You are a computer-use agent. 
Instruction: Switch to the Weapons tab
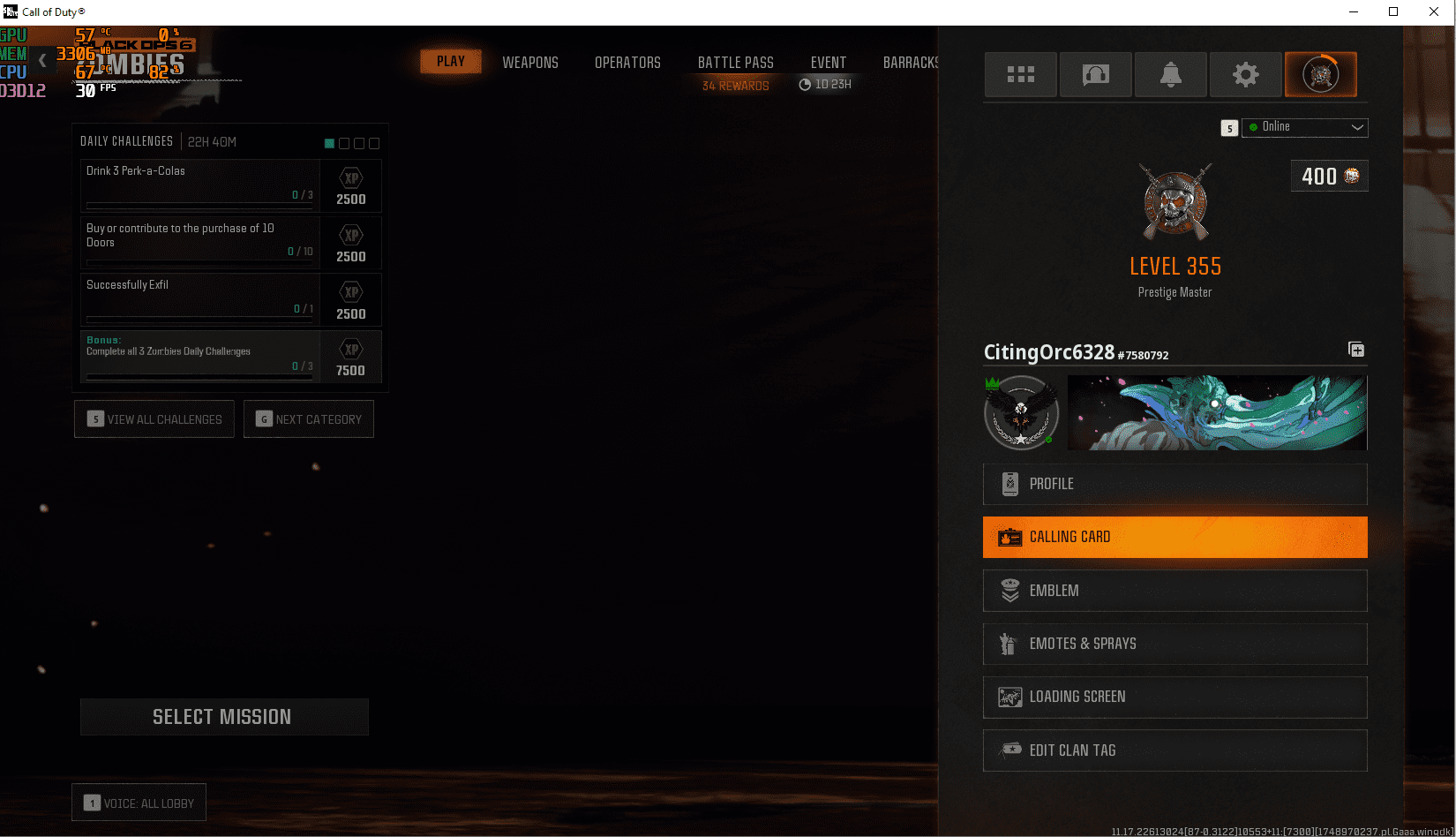pos(530,62)
